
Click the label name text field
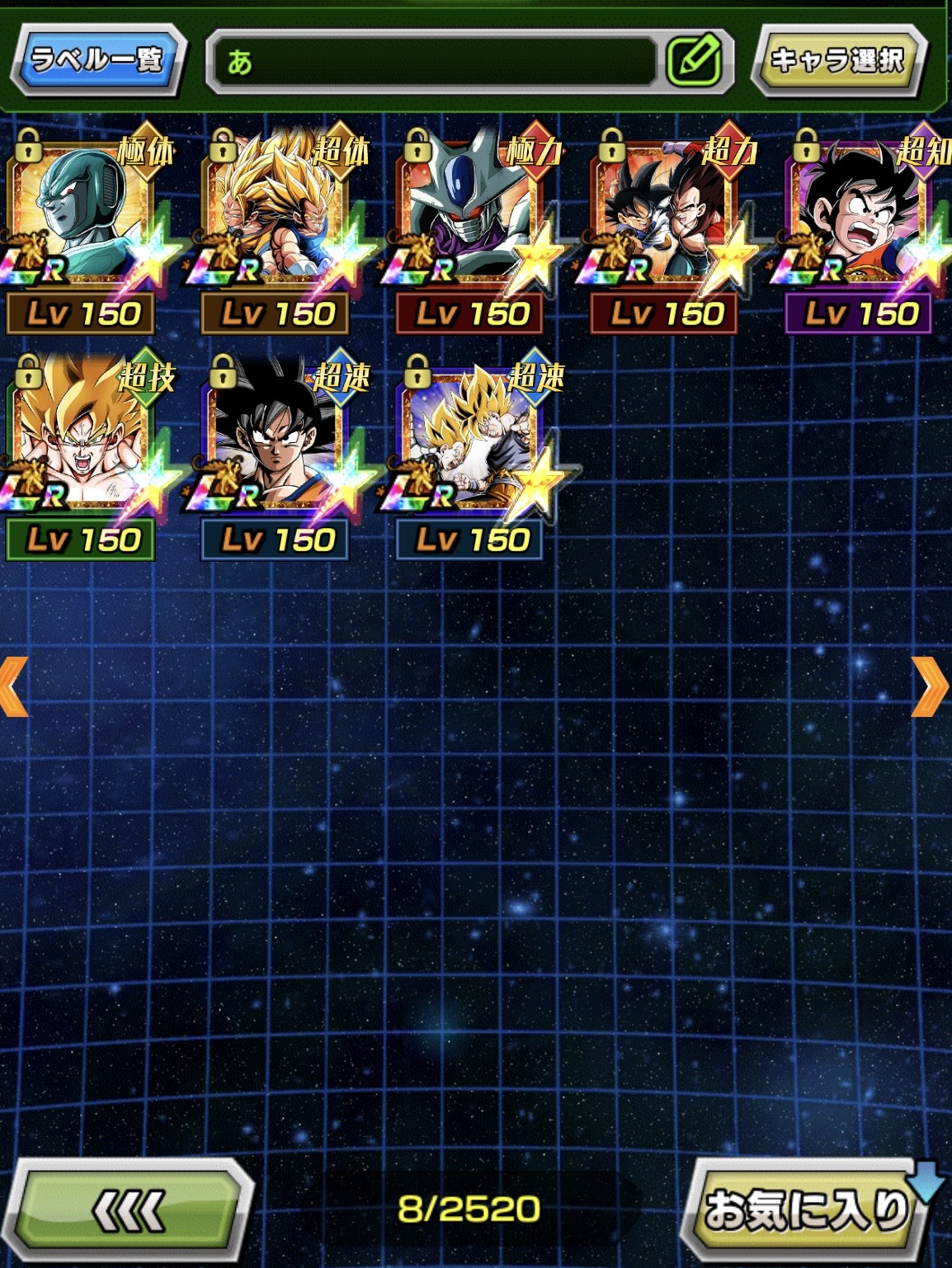pyautogui.click(x=433, y=60)
